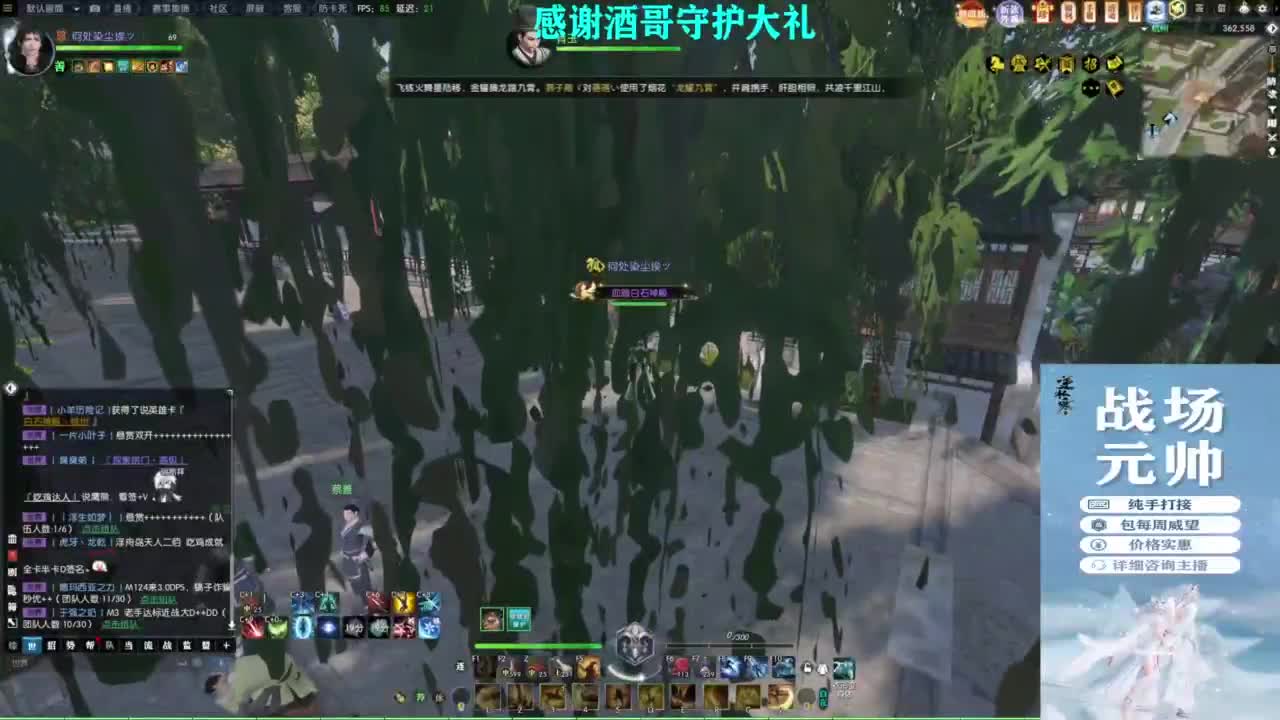Viewport: 1280px width, 720px height.
Task: Open the 默认画面 dropdown at top left
Action: pyautogui.click(x=45, y=8)
